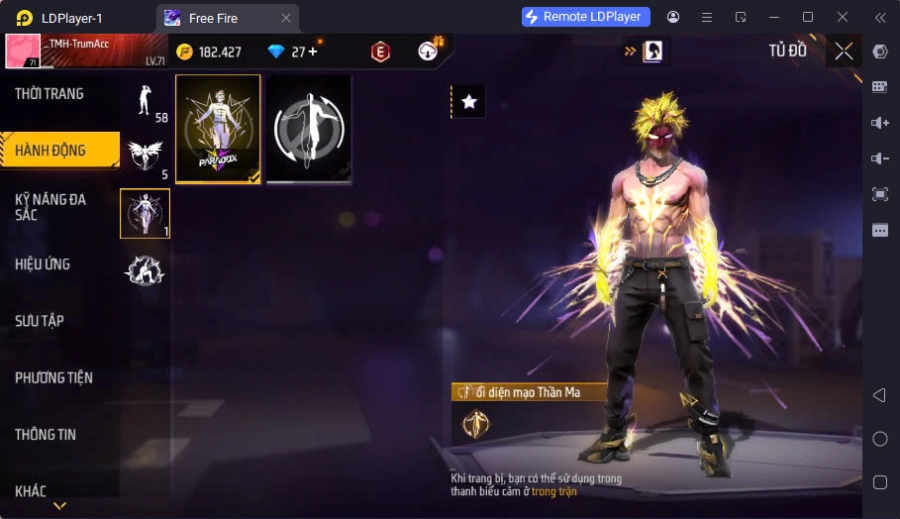This screenshot has width=900, height=519.
Task: Select the silhouette emote card
Action: (x=309, y=129)
